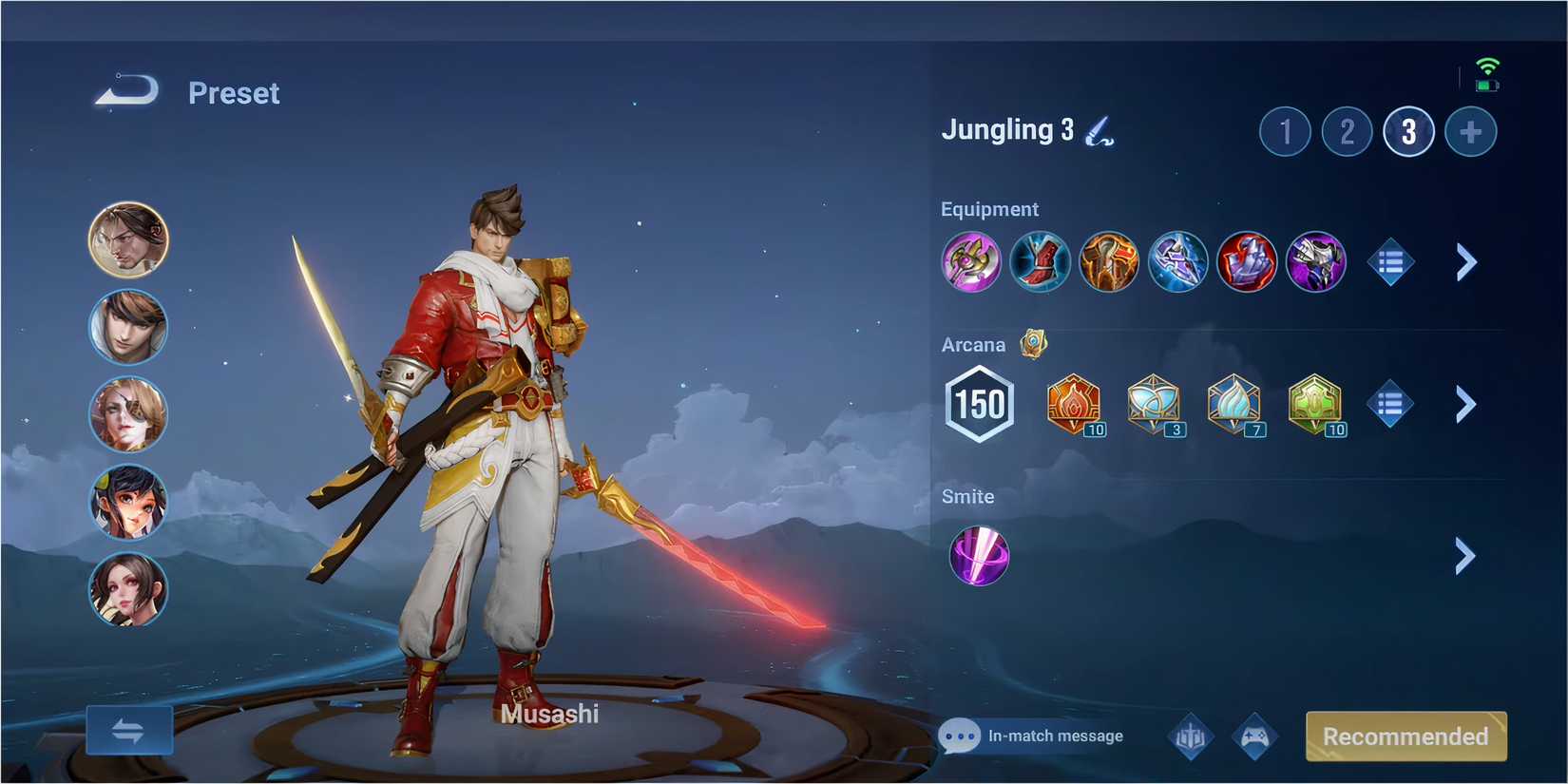Click the Smite skill icon

click(978, 556)
